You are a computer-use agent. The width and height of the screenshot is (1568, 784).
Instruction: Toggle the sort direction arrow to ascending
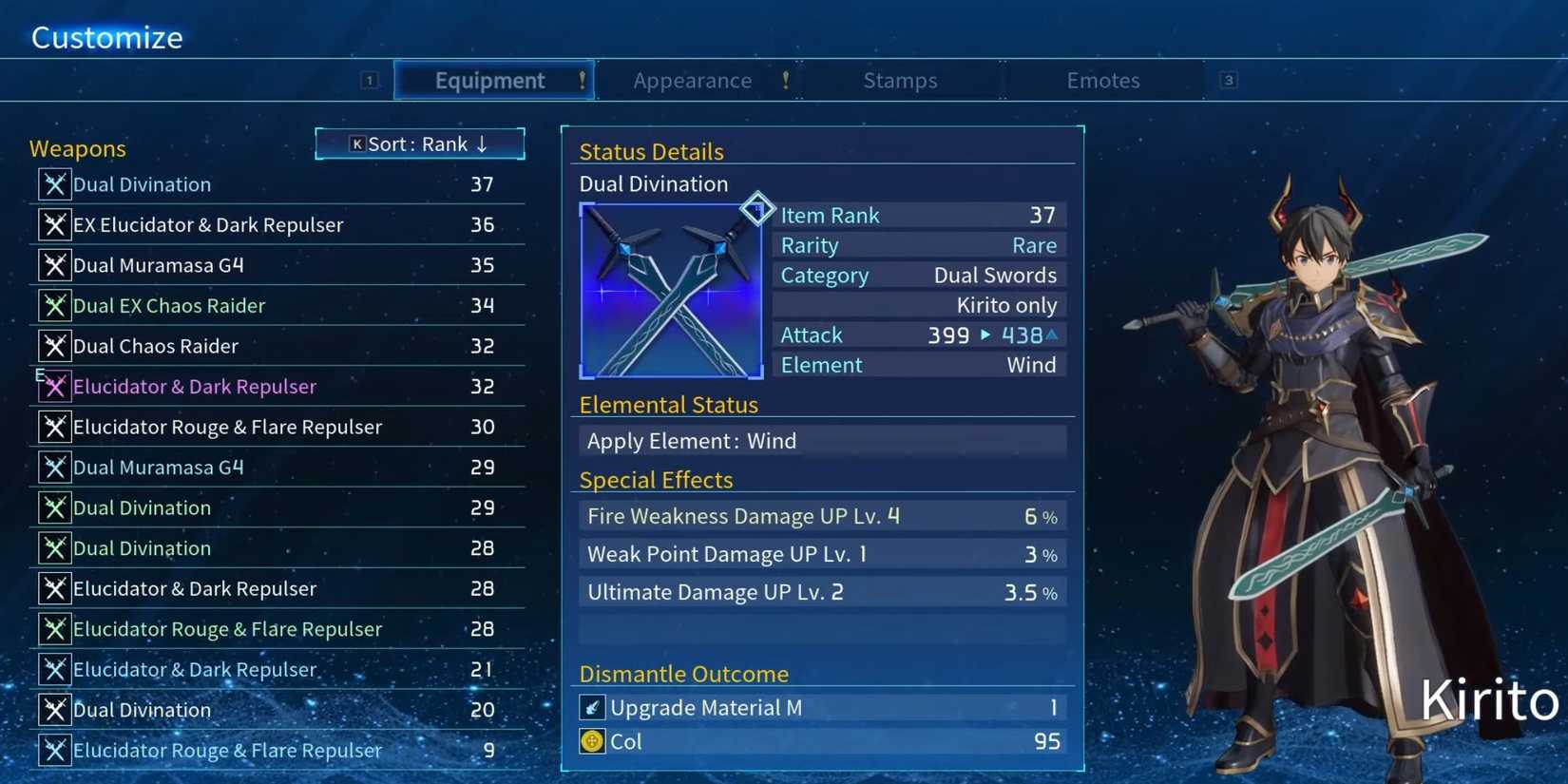pos(484,143)
